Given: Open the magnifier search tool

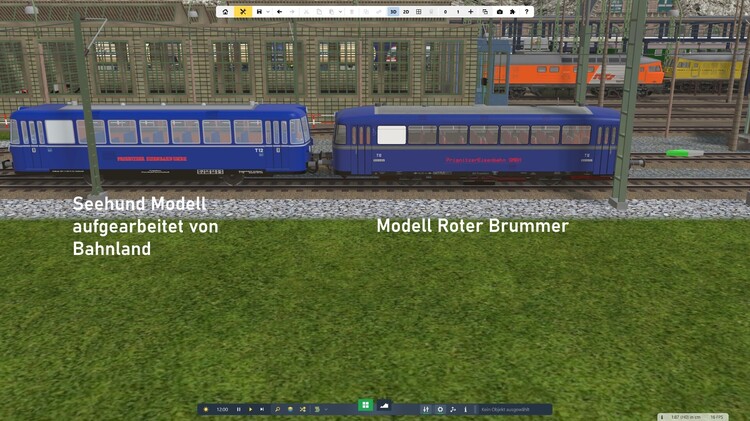Looking at the screenshot, I should [x=277, y=409].
